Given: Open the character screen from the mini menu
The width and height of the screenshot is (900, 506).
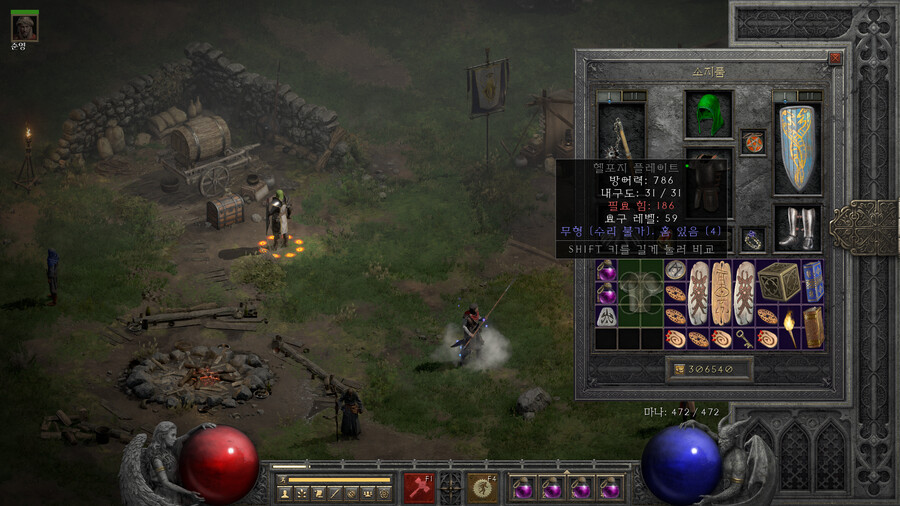Looking at the screenshot, I should (x=283, y=493).
